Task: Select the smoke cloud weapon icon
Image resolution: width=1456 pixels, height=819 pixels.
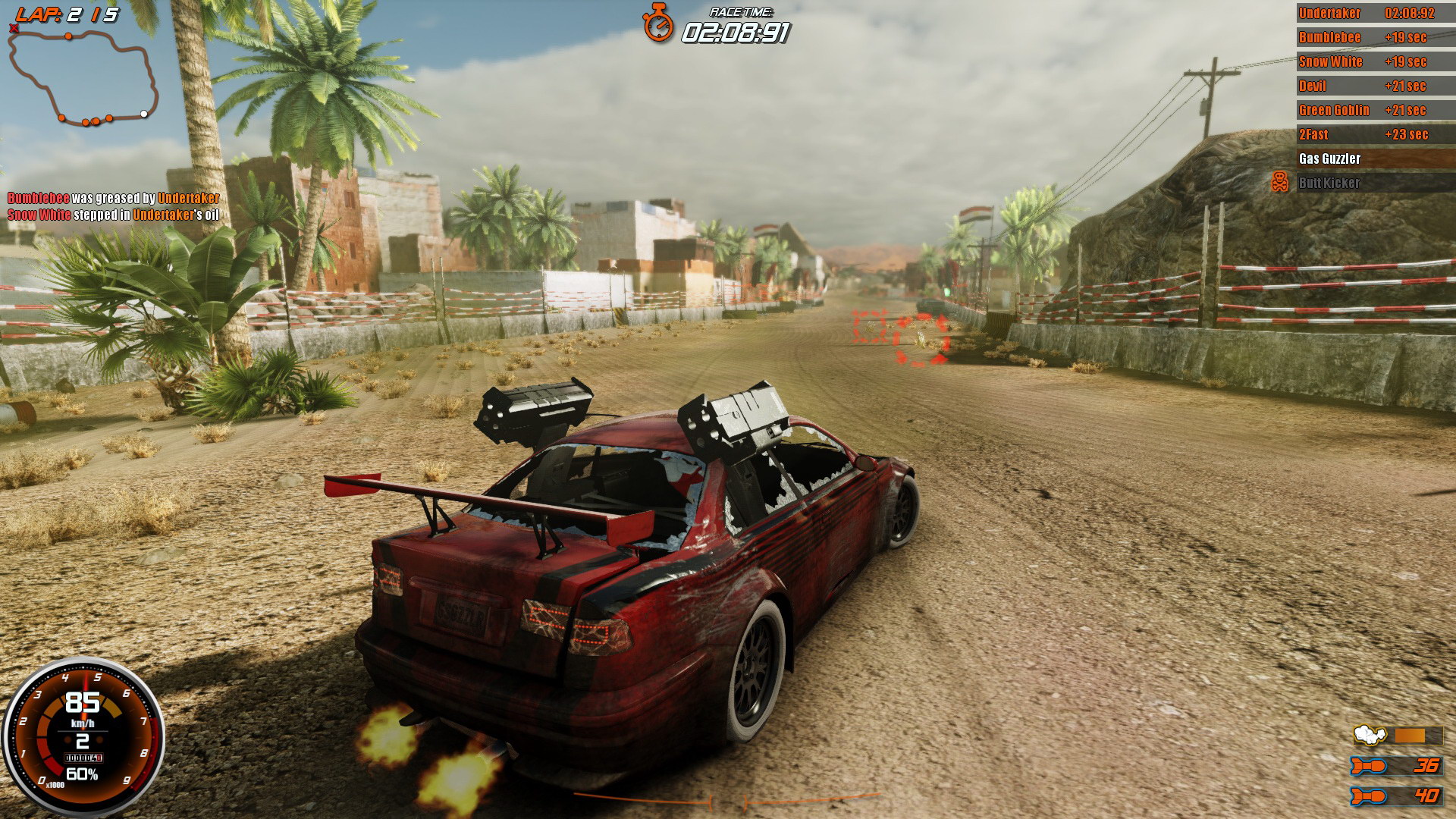Action: pyautogui.click(x=1371, y=734)
